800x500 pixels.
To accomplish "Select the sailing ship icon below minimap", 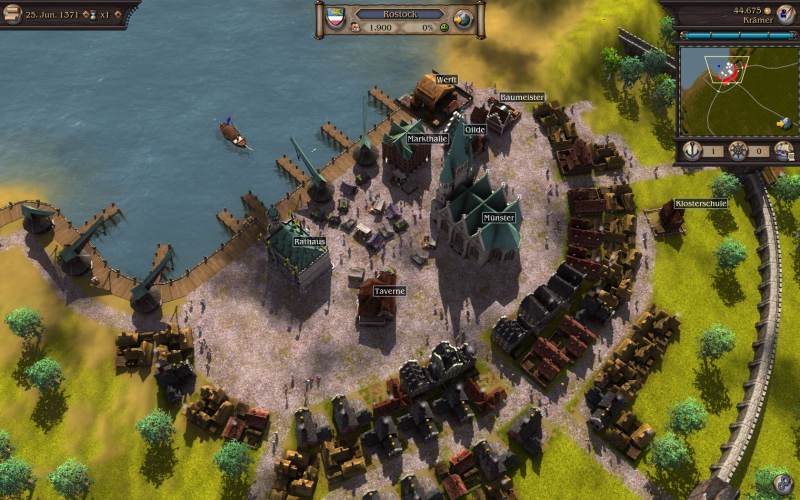I will (784, 150).
